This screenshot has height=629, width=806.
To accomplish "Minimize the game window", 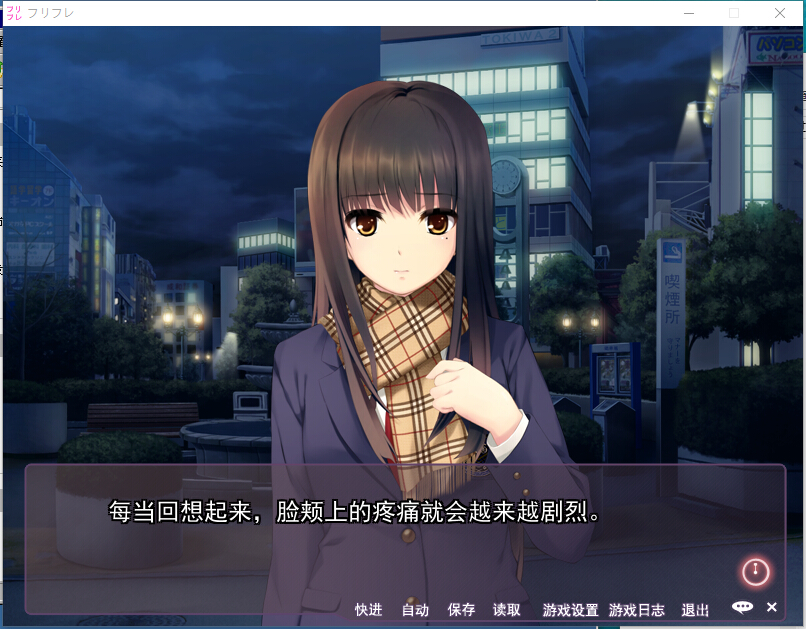I will coord(688,13).
